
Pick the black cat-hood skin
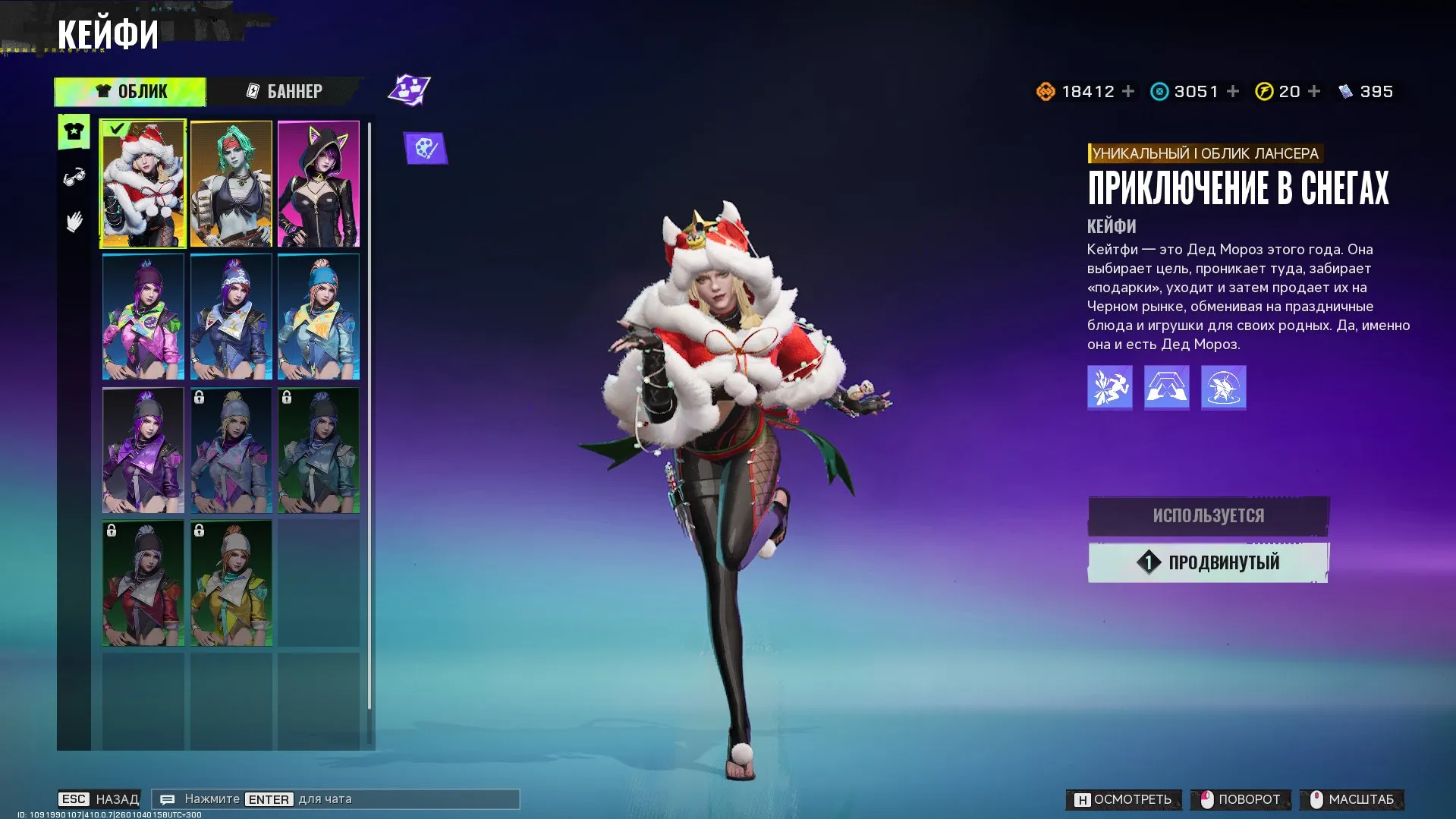coord(319,184)
